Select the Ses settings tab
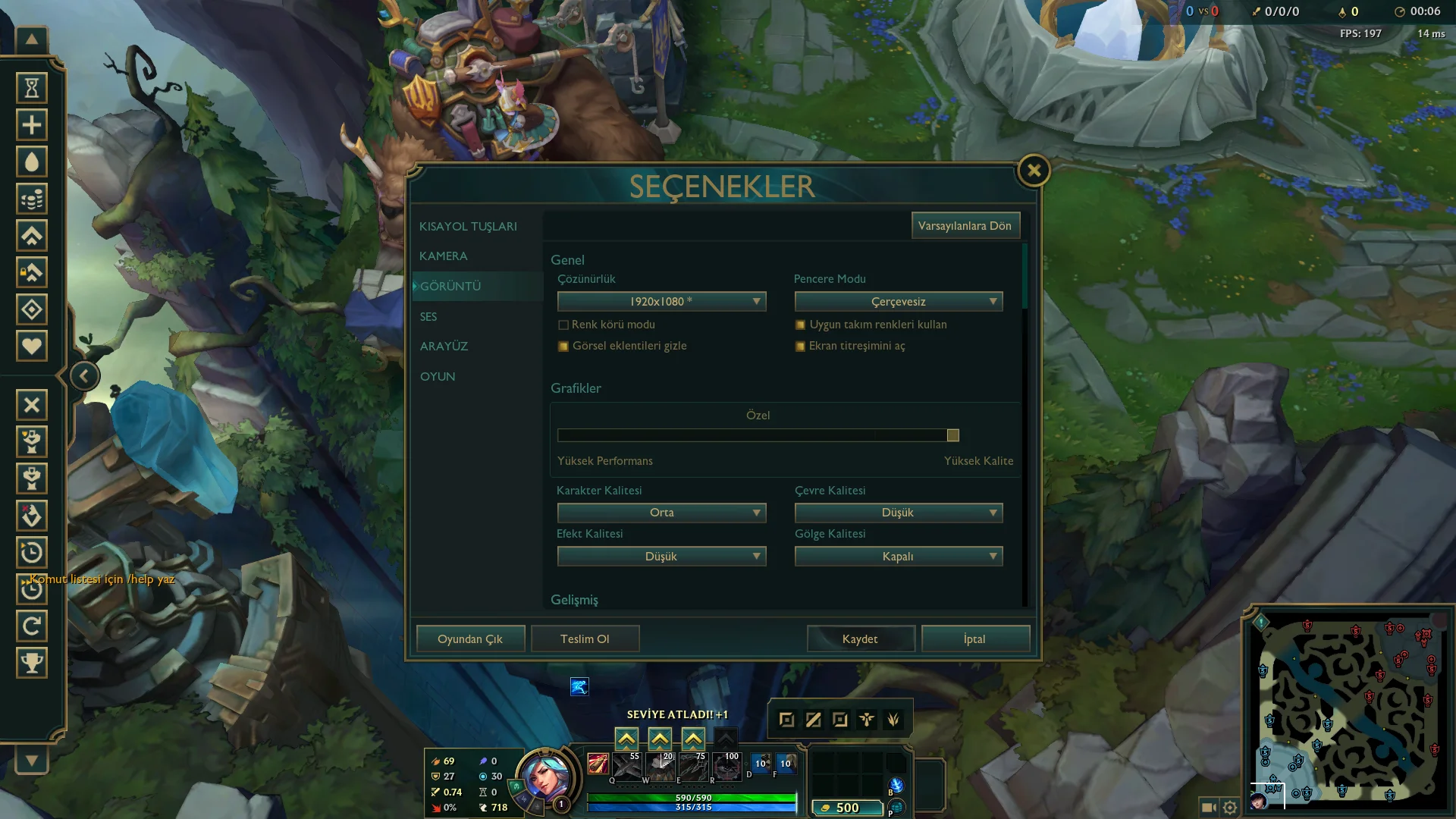 coord(428,317)
